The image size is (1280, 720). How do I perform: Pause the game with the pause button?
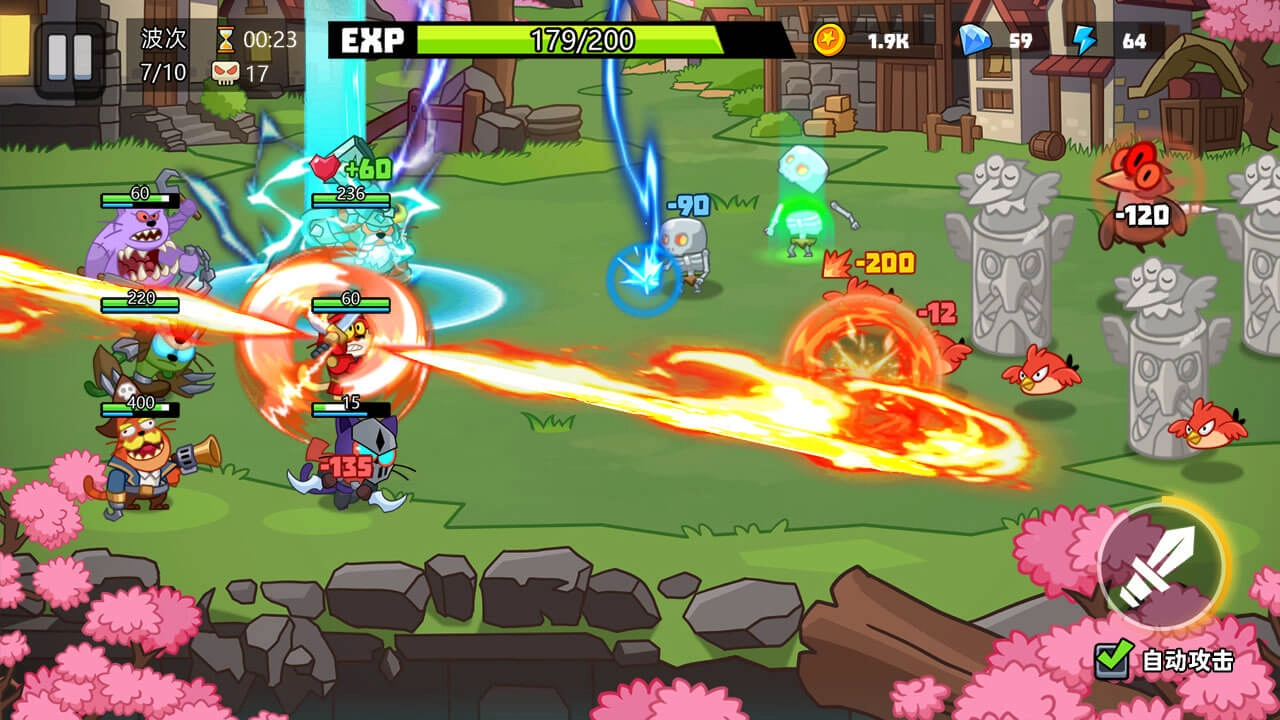(69, 59)
